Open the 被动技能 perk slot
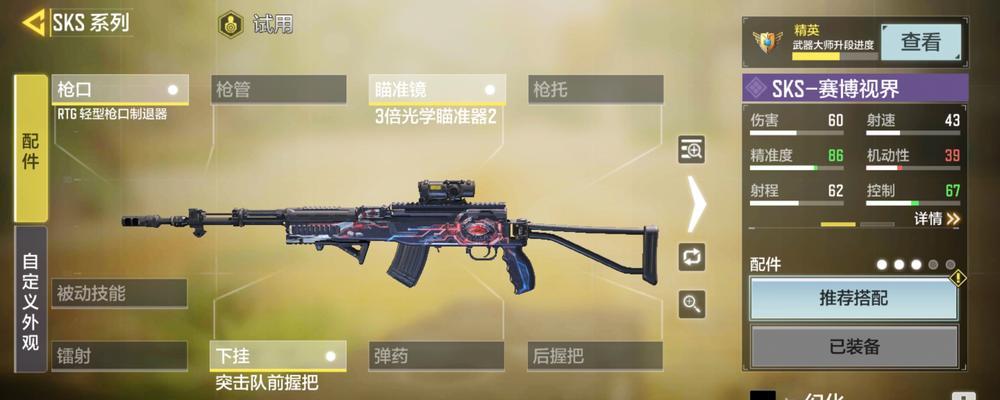This screenshot has width=1000, height=400. point(120,293)
